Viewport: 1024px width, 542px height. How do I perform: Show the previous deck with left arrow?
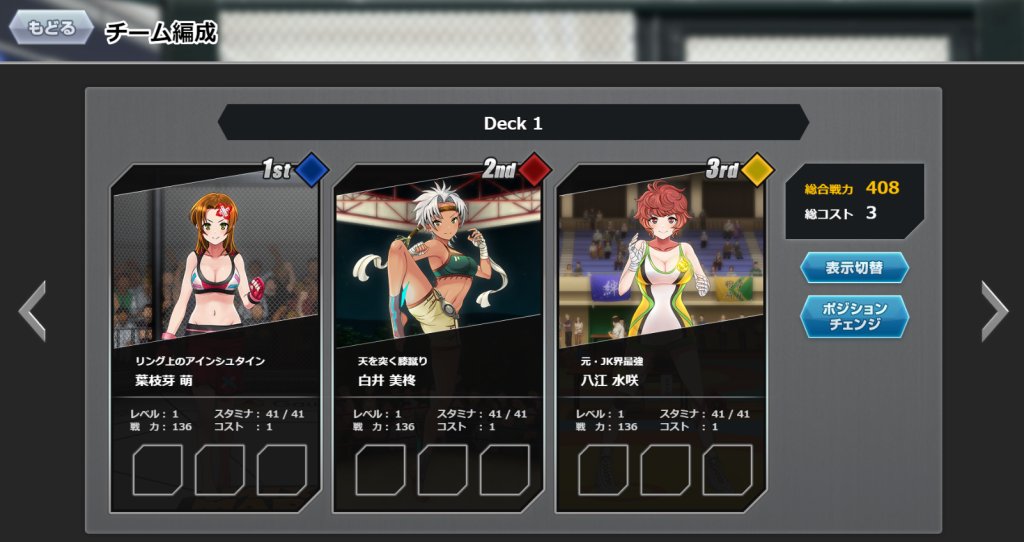click(x=32, y=311)
